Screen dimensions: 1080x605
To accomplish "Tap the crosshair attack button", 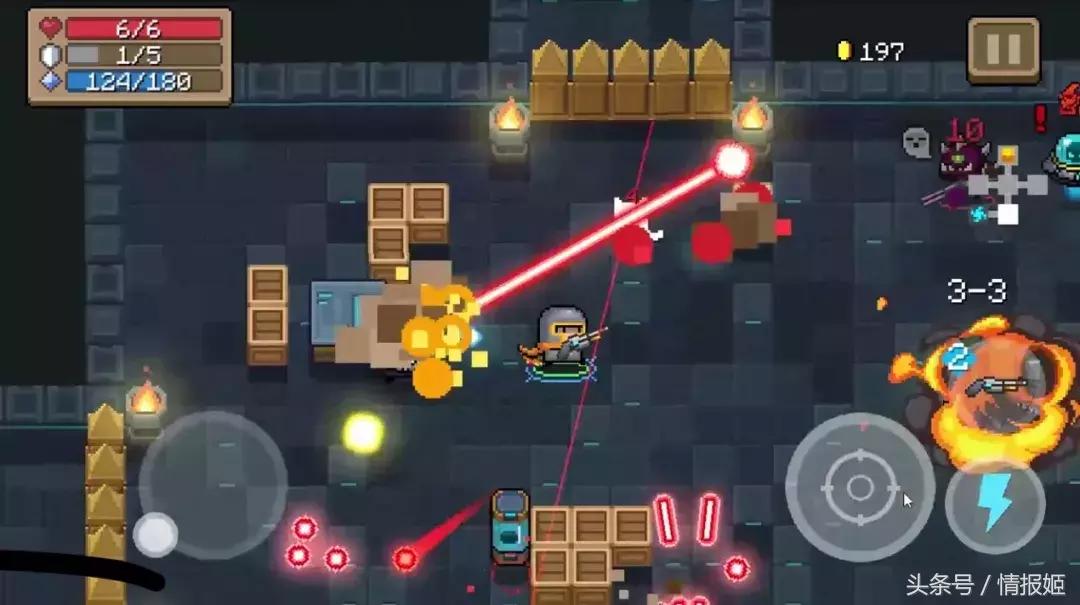I will (860, 487).
